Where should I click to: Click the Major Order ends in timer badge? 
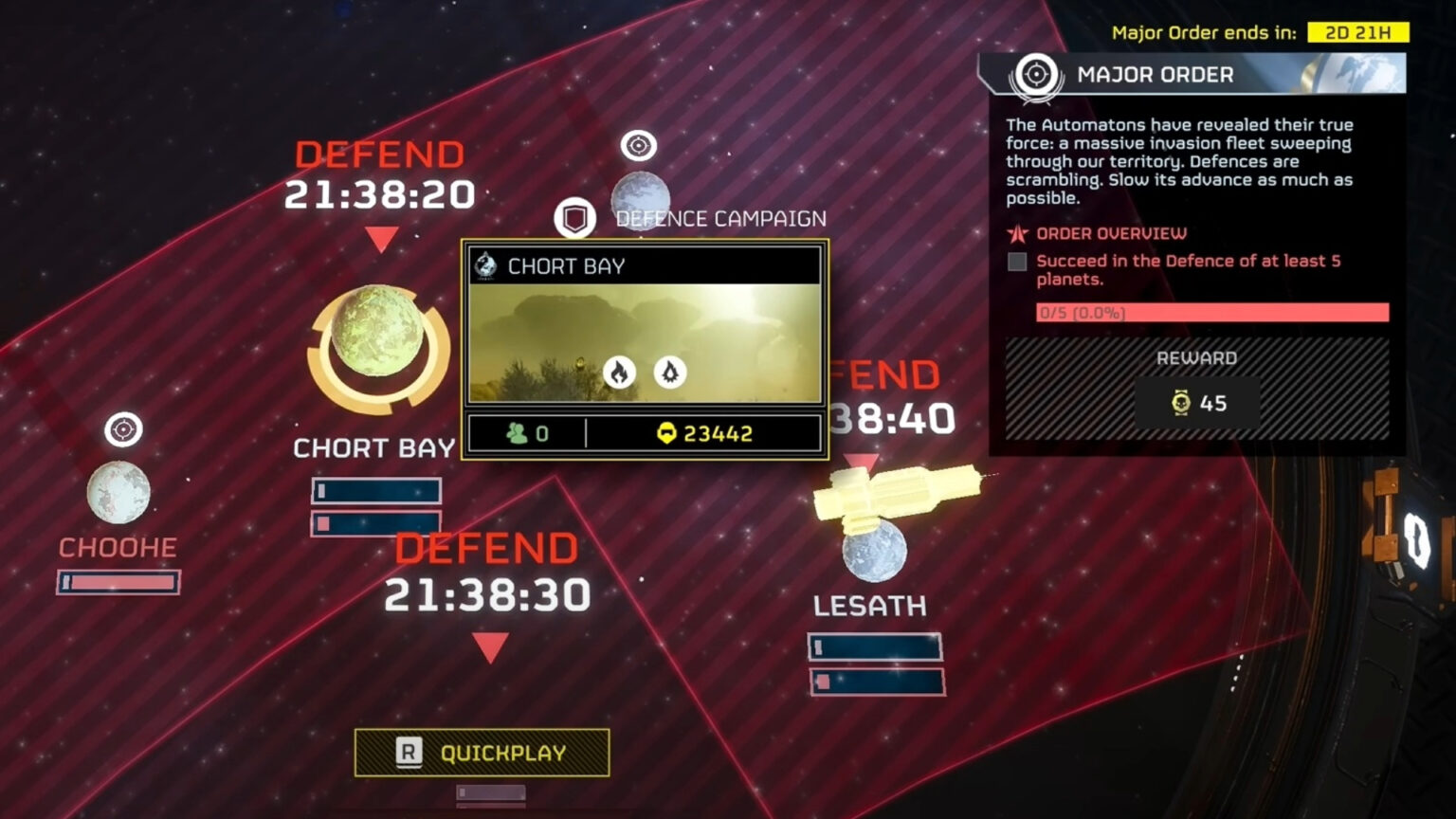(x=1359, y=32)
